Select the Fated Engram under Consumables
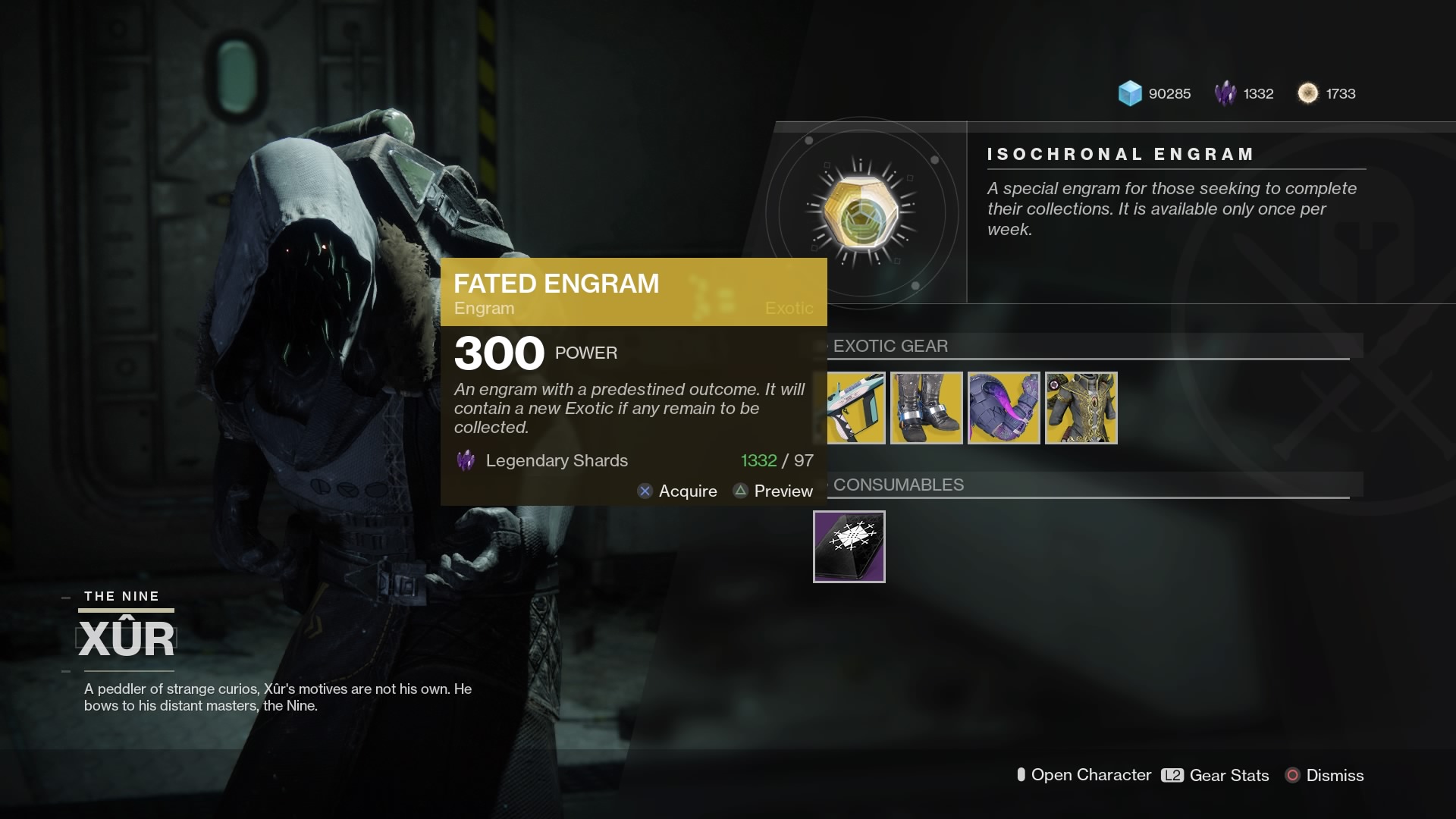This screenshot has height=819, width=1456. click(x=849, y=547)
